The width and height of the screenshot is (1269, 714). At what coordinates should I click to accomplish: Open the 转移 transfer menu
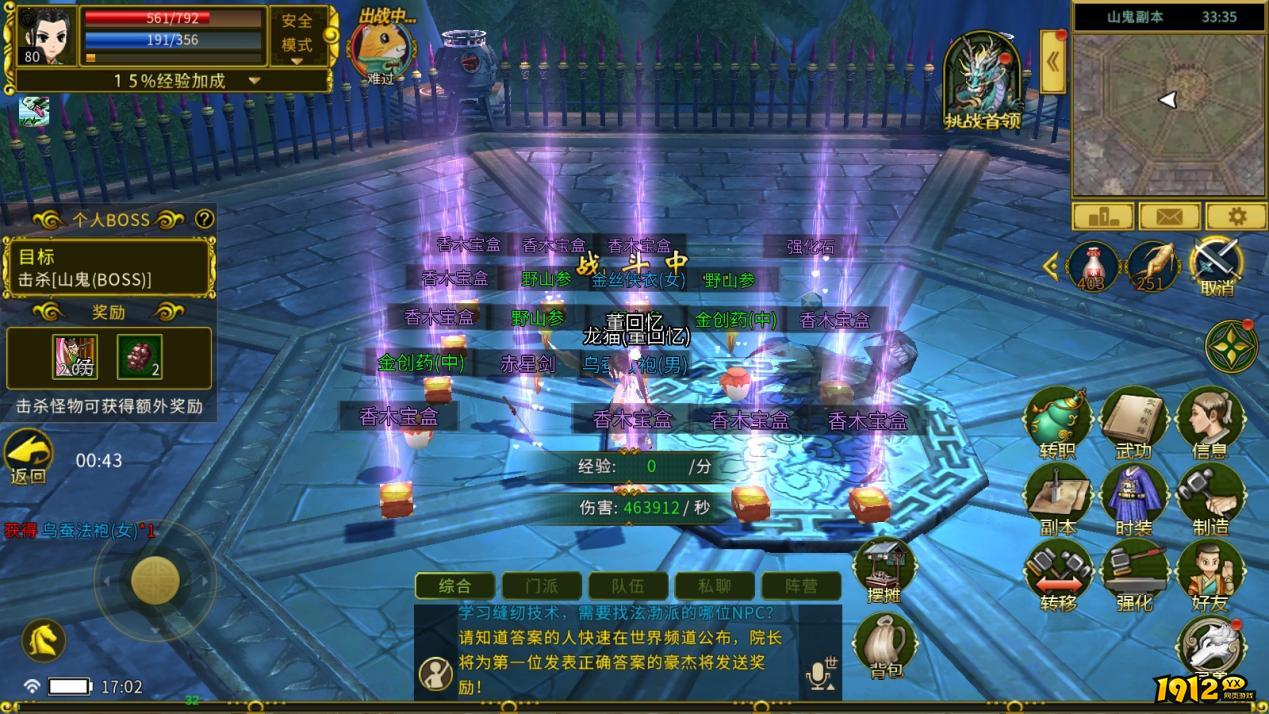[1057, 574]
